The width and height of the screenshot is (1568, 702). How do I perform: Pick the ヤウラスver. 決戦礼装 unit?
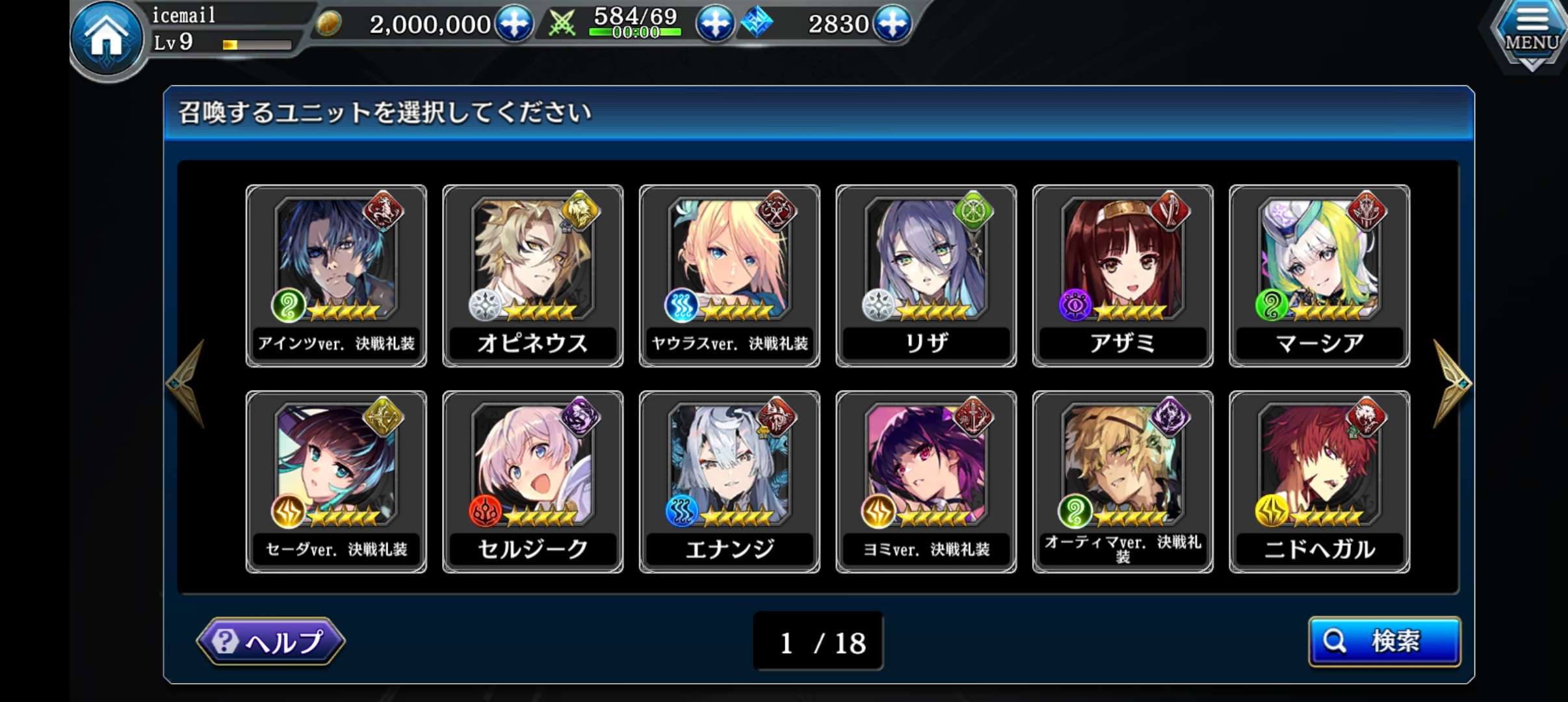729,276
